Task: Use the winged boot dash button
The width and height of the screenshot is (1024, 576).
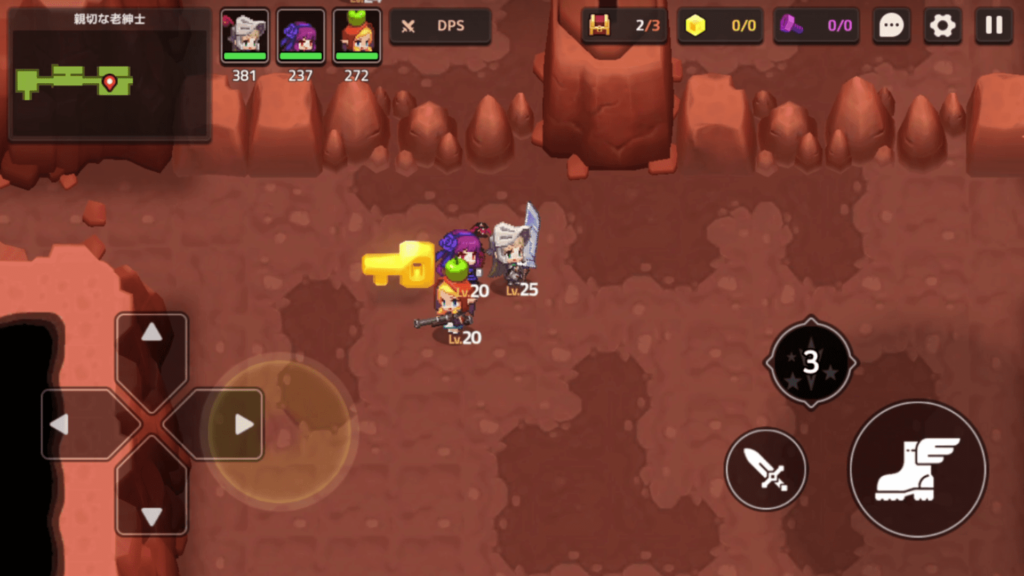Action: tap(918, 469)
